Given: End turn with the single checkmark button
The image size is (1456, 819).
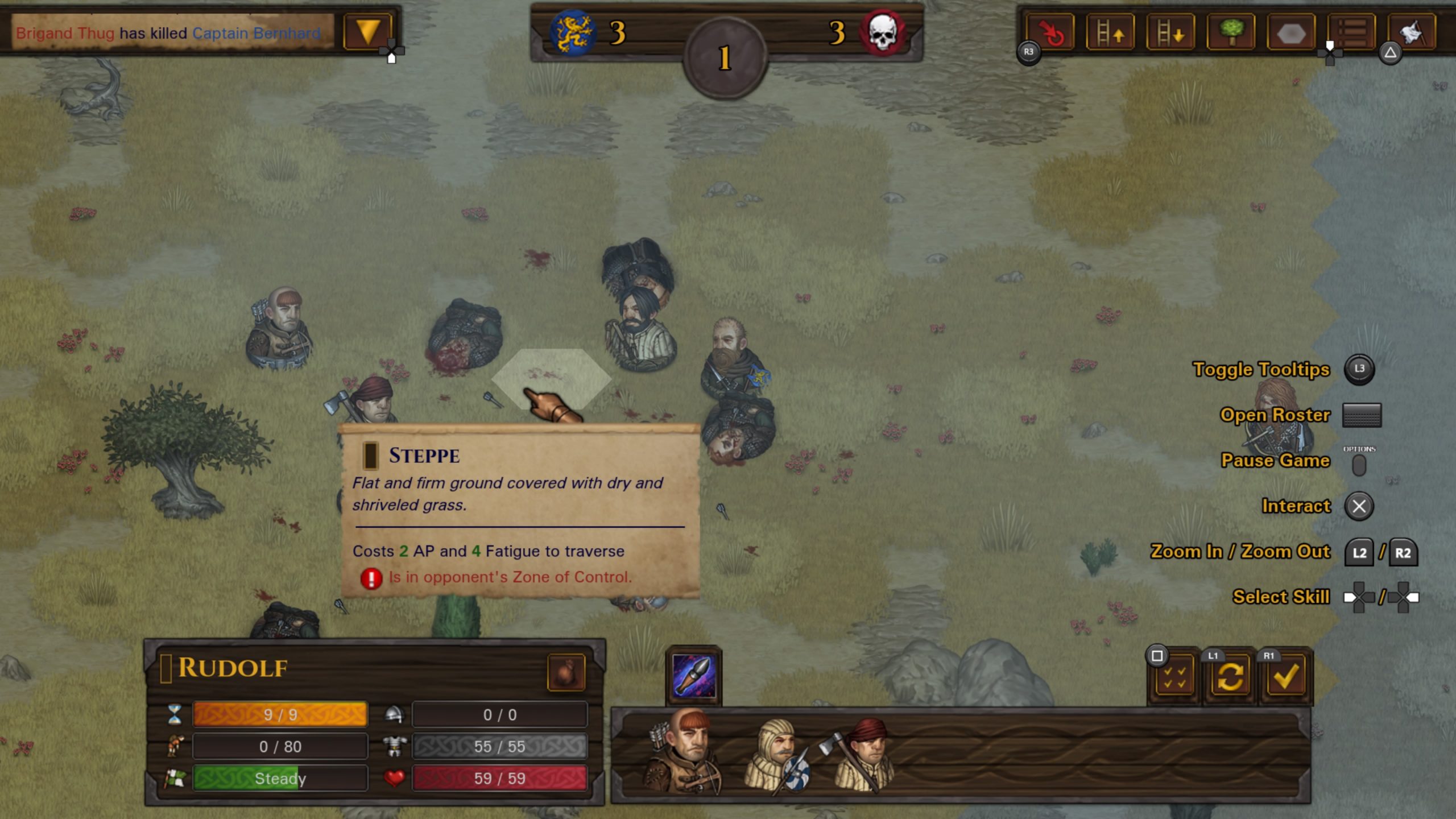Looking at the screenshot, I should [1285, 677].
